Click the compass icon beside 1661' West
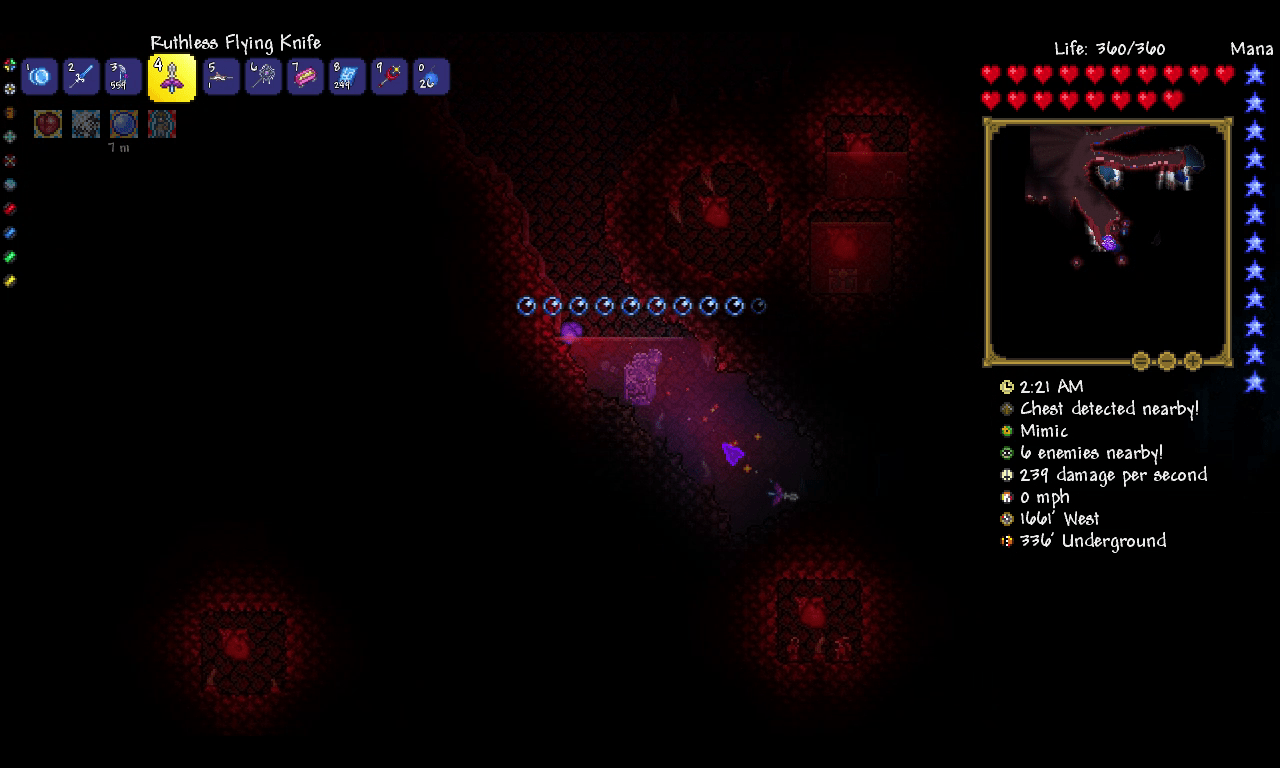 pyautogui.click(x=1006, y=519)
